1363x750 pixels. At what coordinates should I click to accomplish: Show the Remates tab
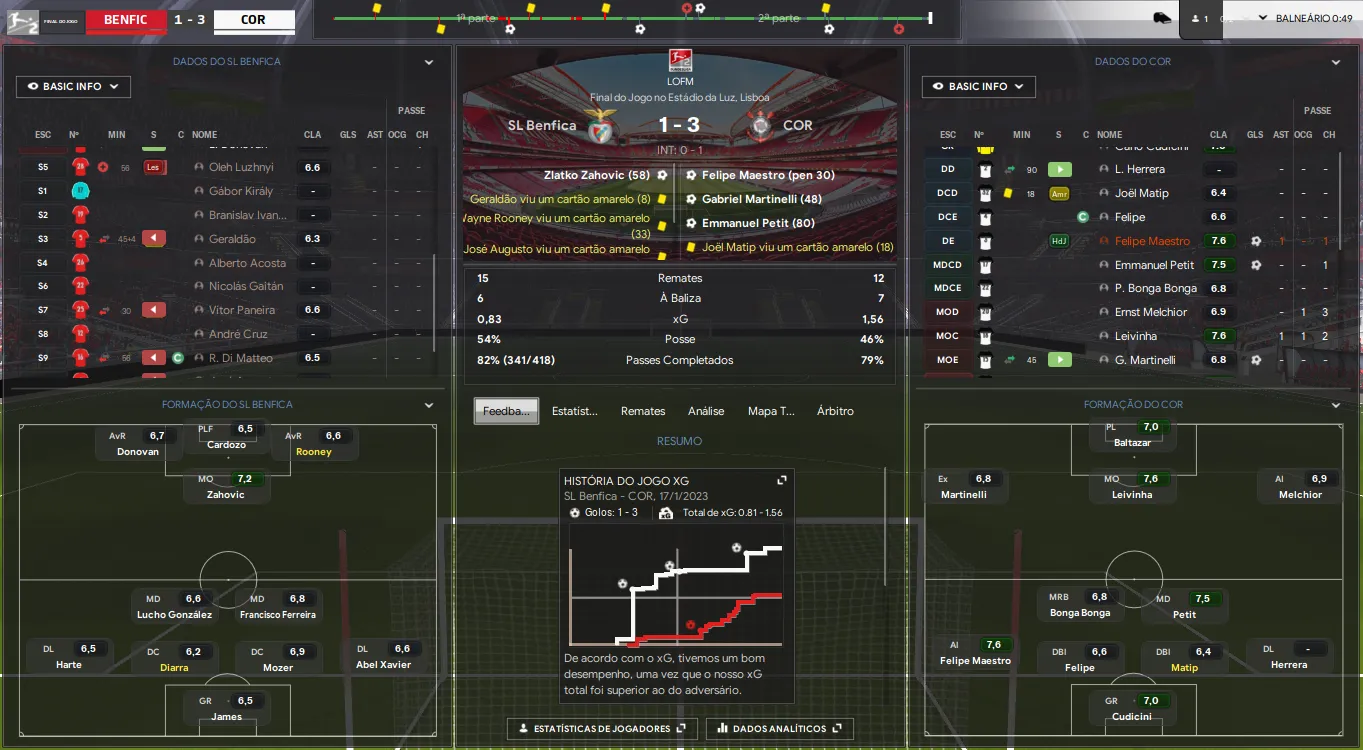tap(643, 411)
